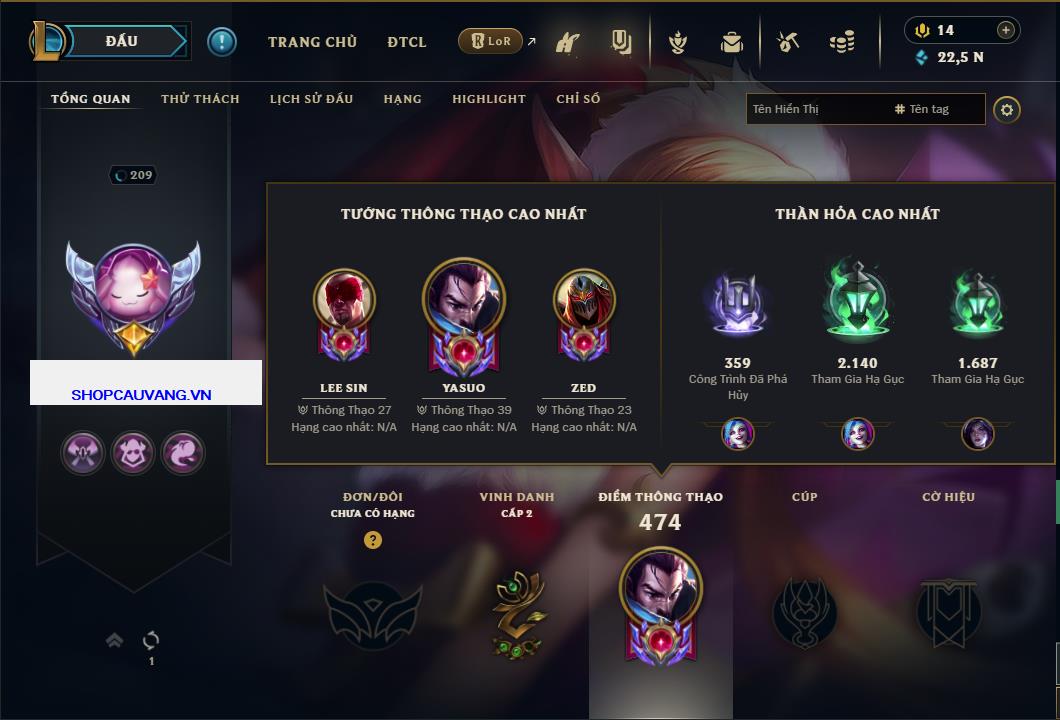Open the CỜ HIỆU banner section
This screenshot has width=1060, height=720.
point(948,612)
